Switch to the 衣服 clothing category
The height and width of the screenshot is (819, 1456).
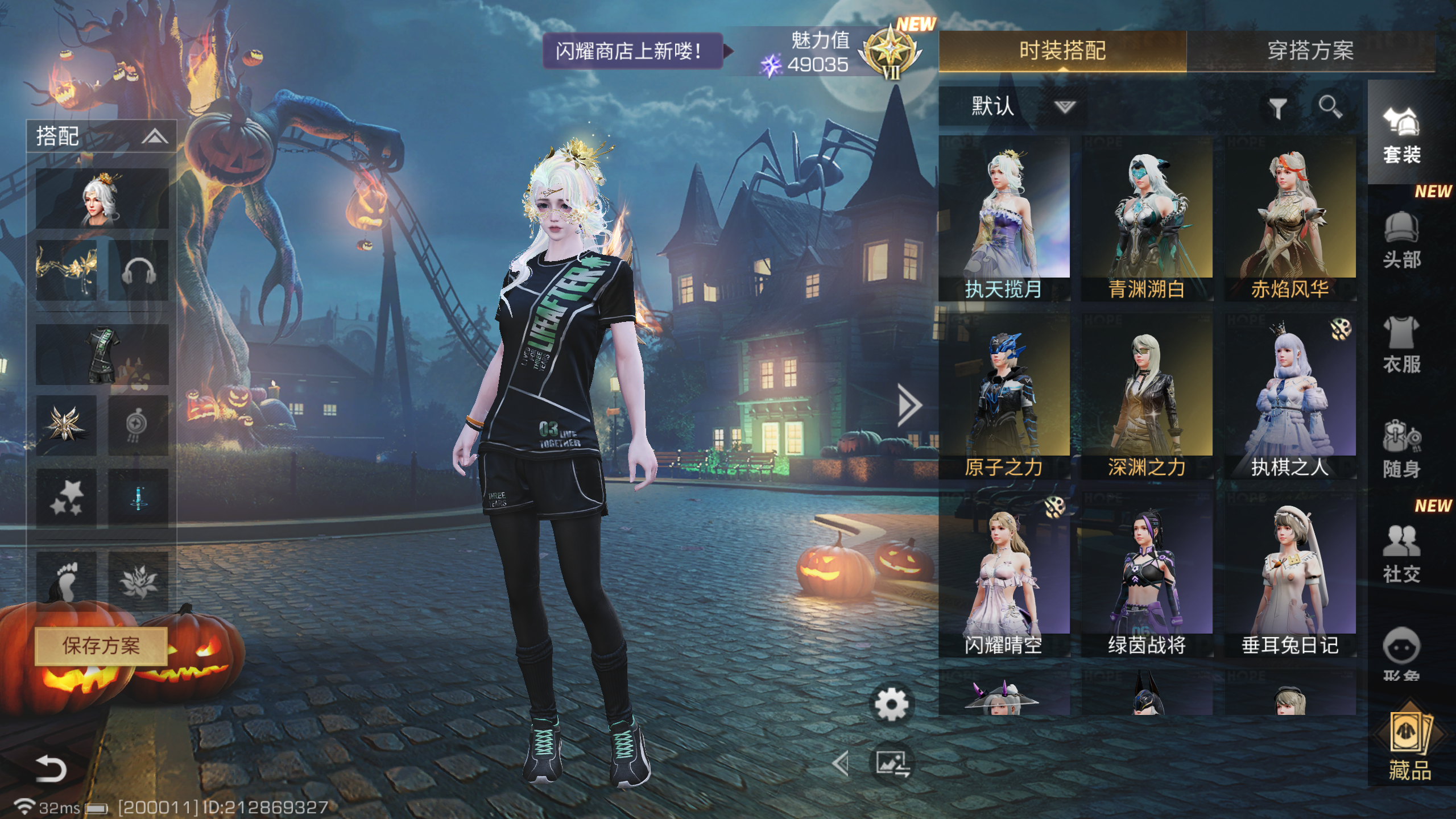click(1401, 345)
